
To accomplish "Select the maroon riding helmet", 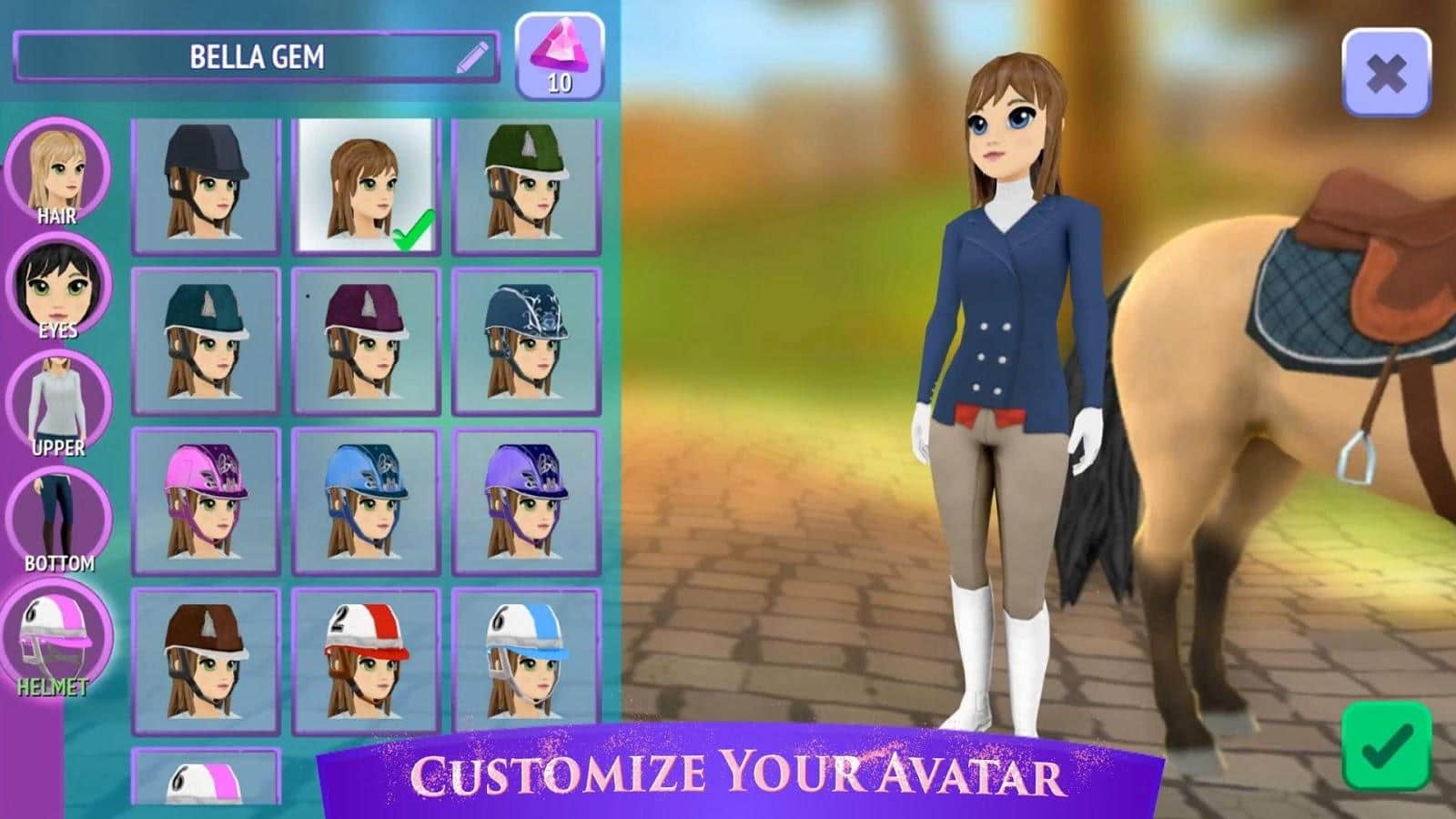I will coord(365,341).
